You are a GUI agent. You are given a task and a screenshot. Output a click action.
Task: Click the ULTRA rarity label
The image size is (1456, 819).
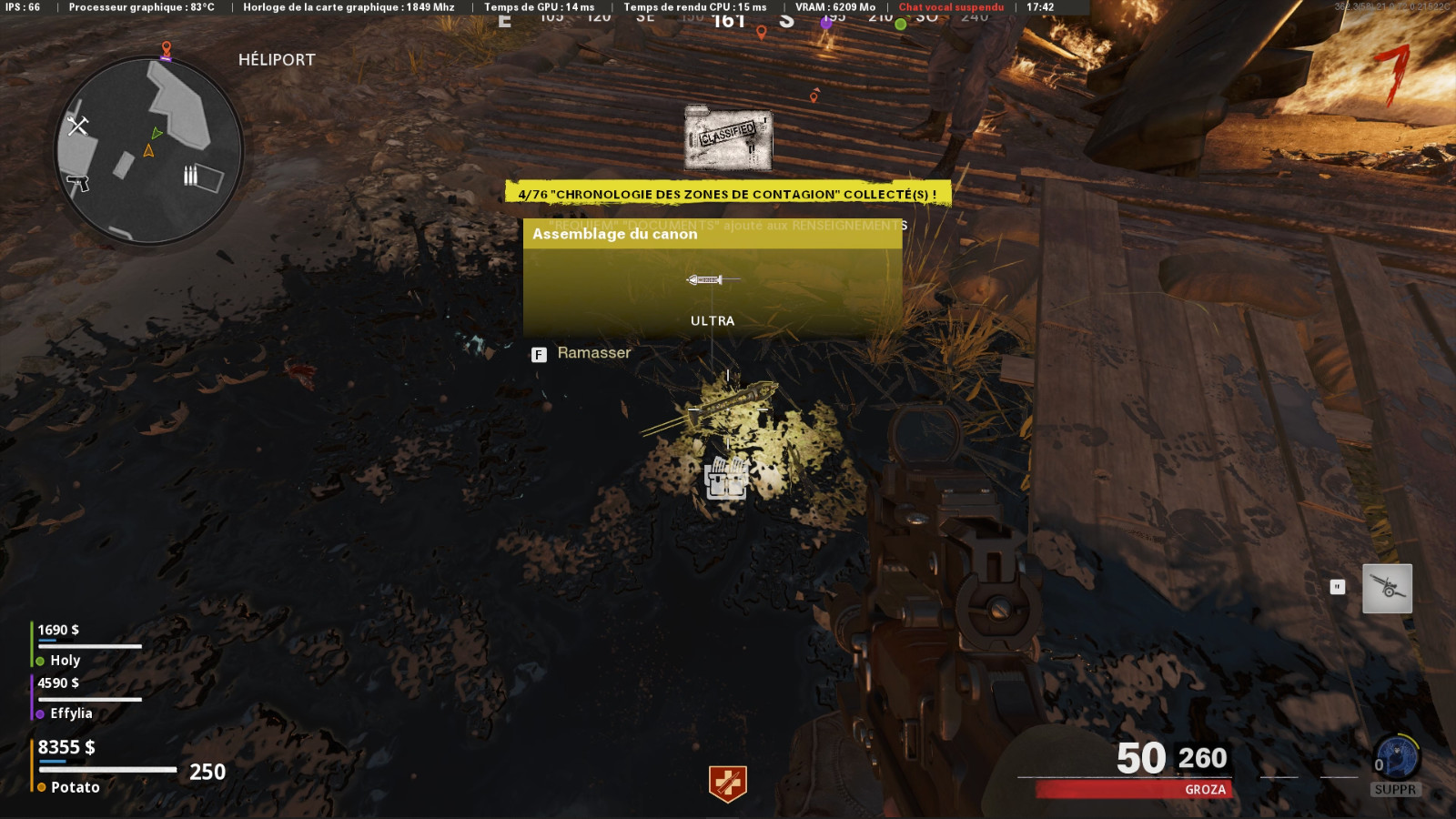713,321
